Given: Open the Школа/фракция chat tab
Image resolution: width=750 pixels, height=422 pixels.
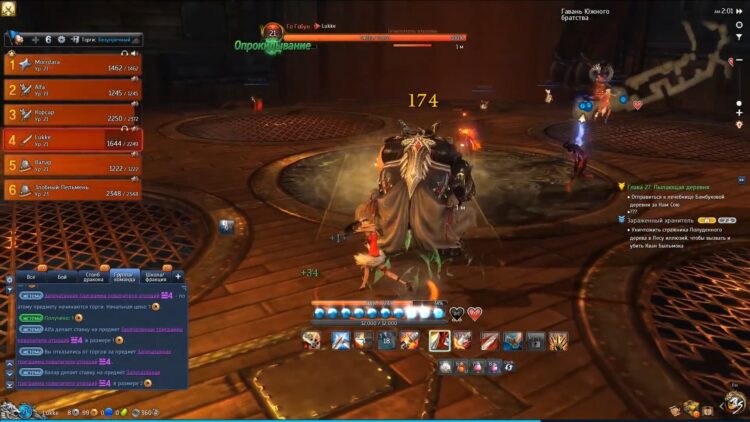Looking at the screenshot, I should click(x=155, y=275).
